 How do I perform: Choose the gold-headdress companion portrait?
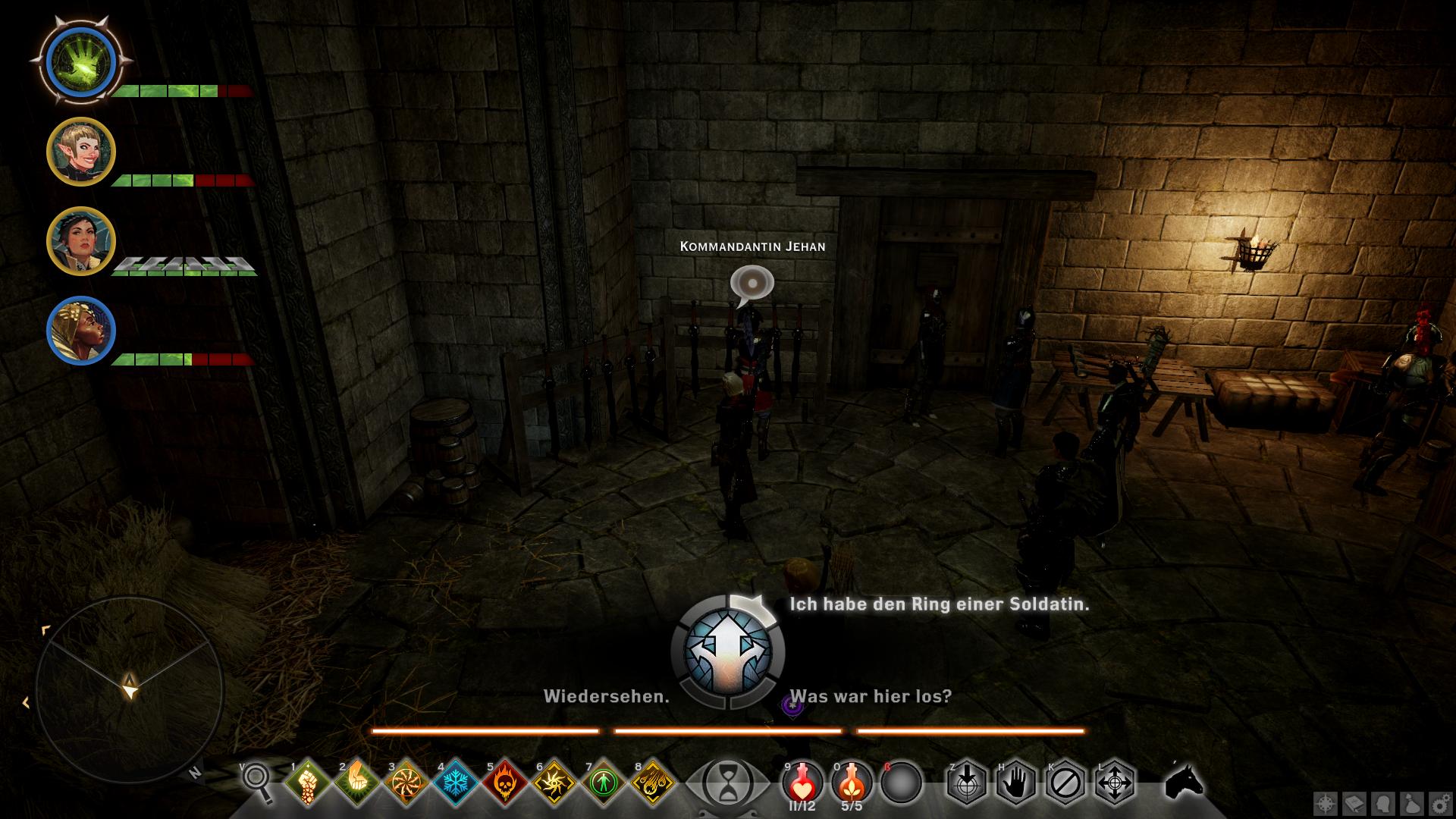(80, 331)
